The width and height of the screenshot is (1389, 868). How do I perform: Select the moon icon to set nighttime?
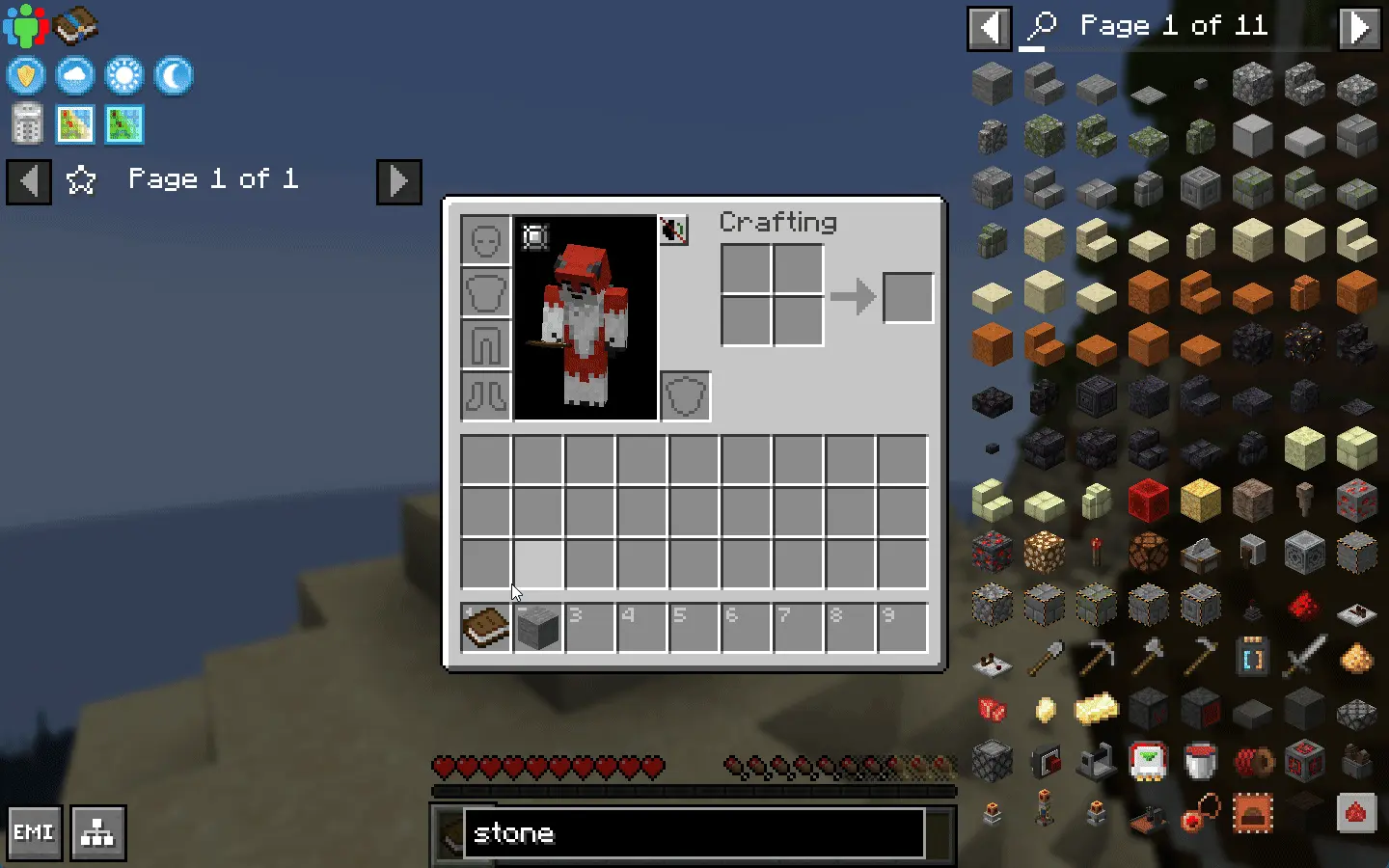[x=174, y=75]
